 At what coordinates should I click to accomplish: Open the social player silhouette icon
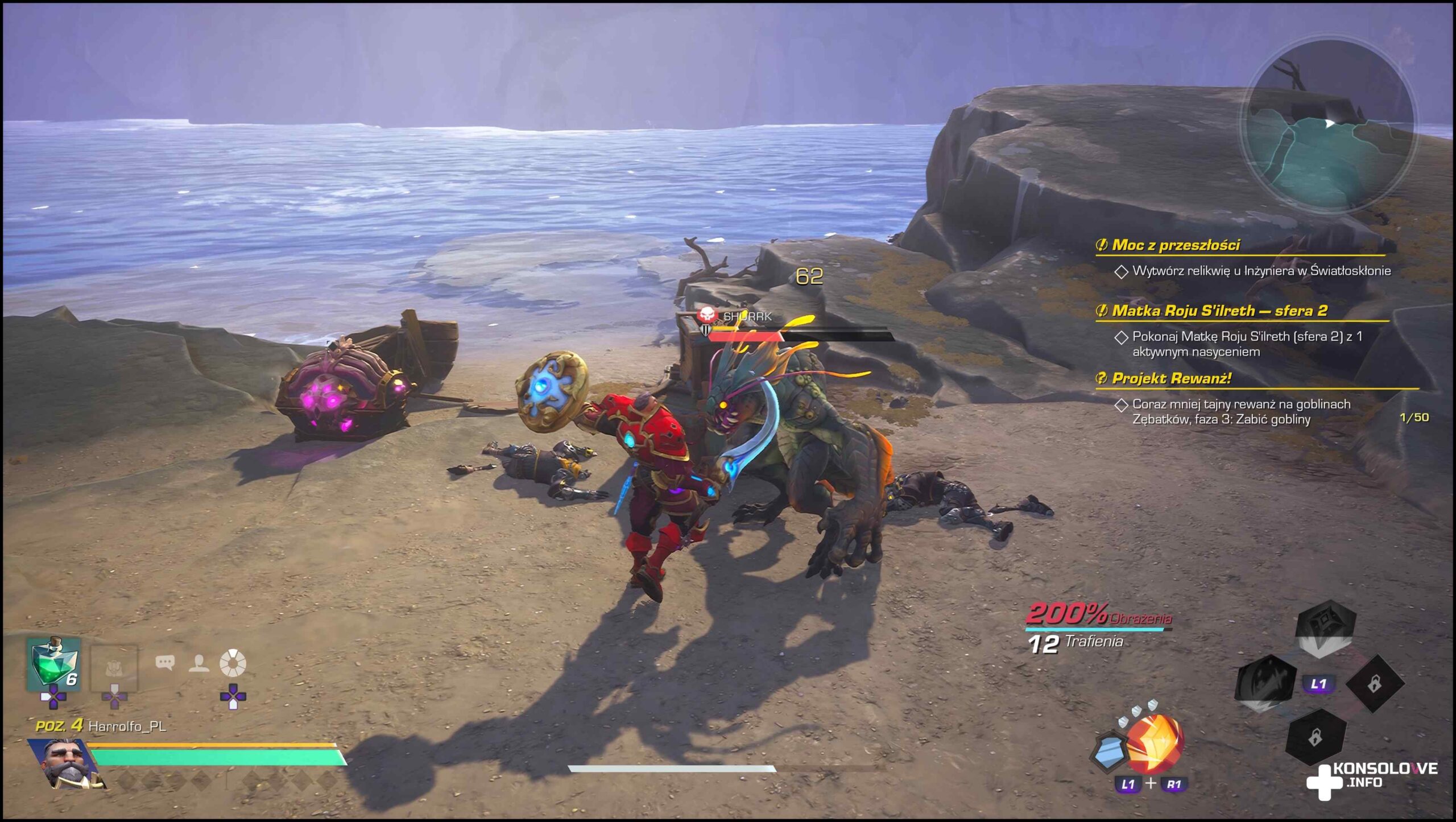point(198,663)
